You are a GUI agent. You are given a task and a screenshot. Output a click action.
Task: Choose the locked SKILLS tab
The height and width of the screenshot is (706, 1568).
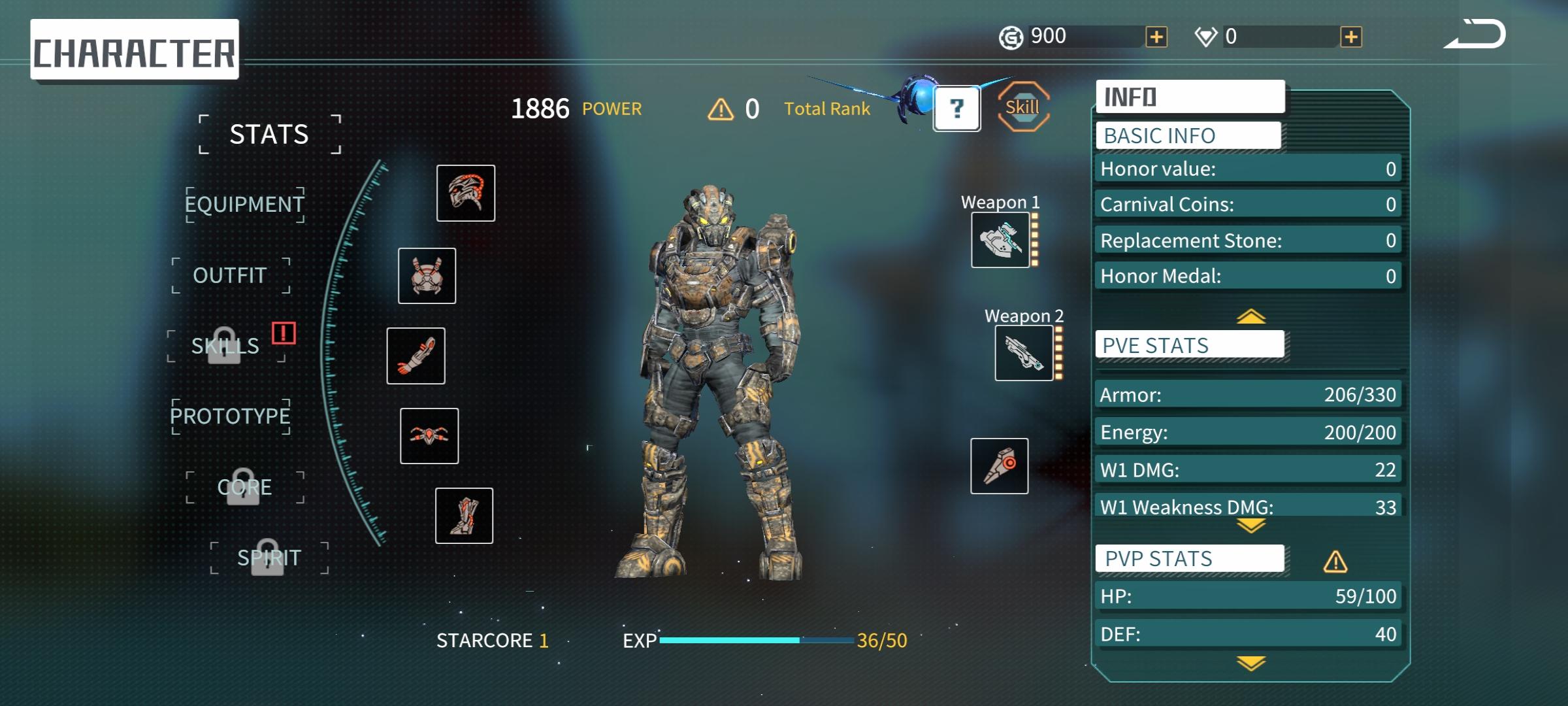click(x=225, y=346)
